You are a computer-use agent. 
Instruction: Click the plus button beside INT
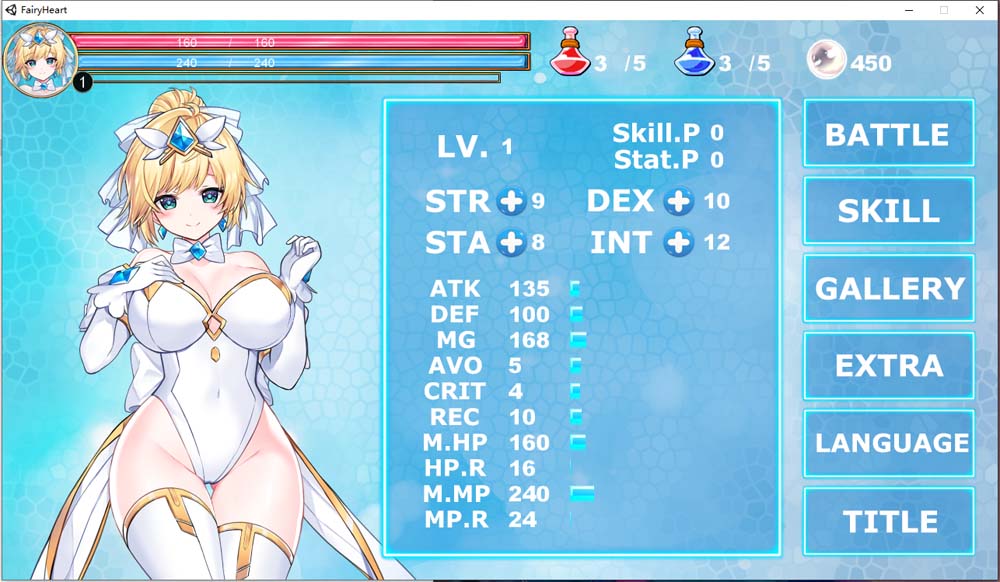679,242
